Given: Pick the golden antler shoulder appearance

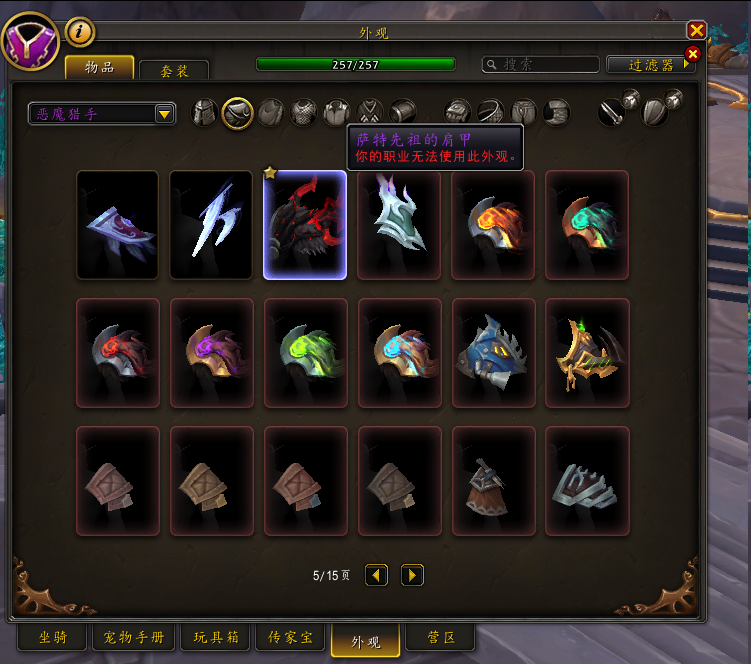Looking at the screenshot, I should point(587,353).
